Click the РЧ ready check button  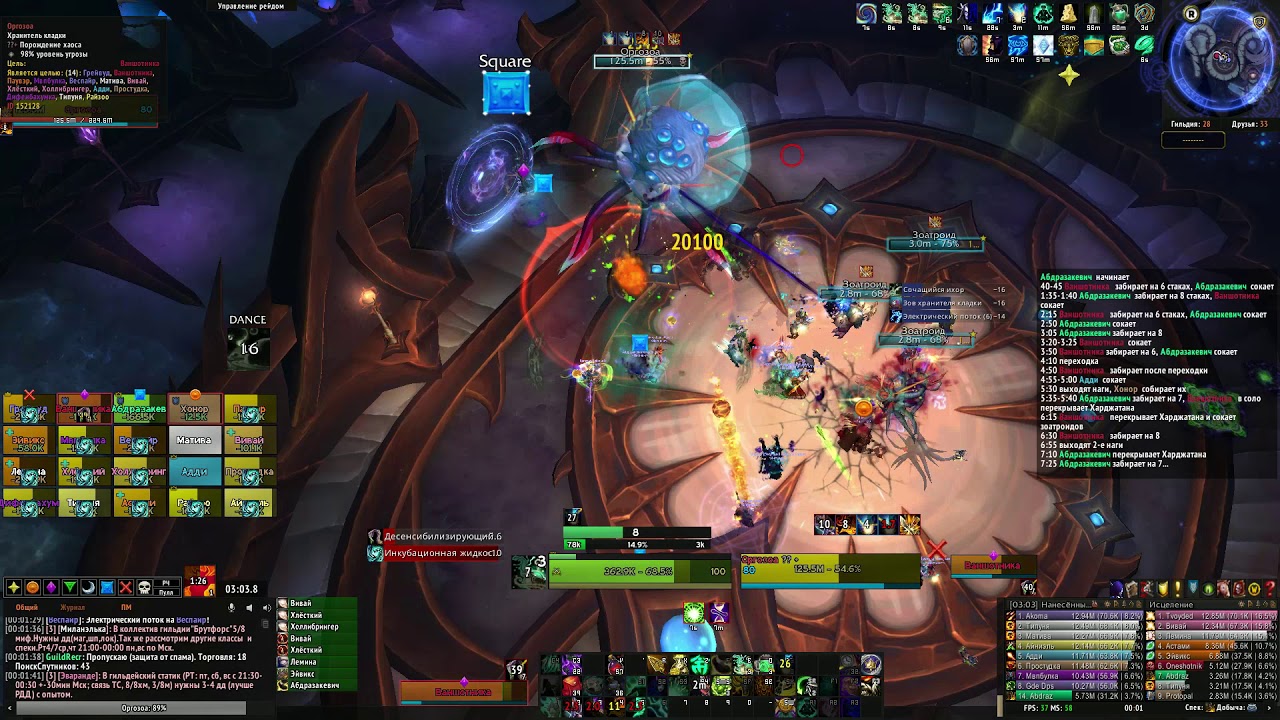(166, 584)
